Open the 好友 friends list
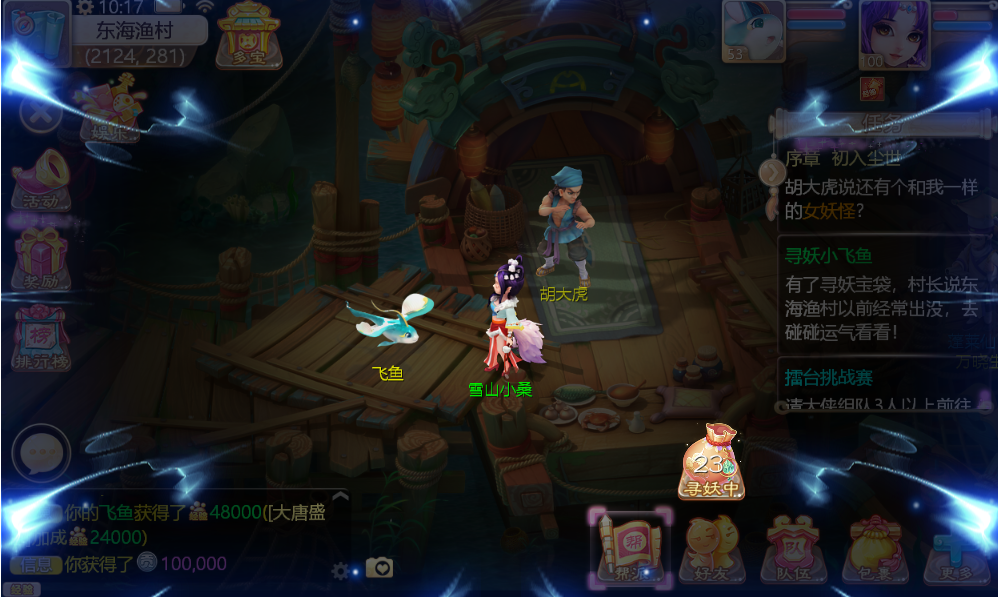The height and width of the screenshot is (597, 998). 712,548
